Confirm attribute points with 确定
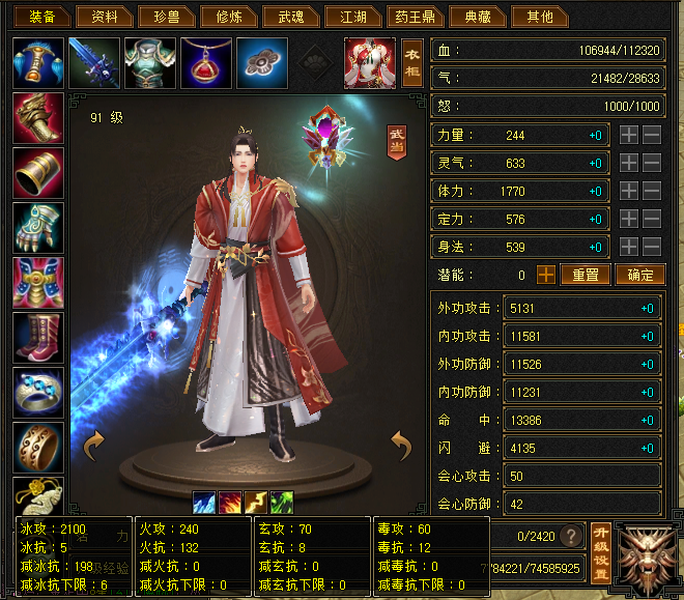This screenshot has height=600, width=684. point(639,274)
